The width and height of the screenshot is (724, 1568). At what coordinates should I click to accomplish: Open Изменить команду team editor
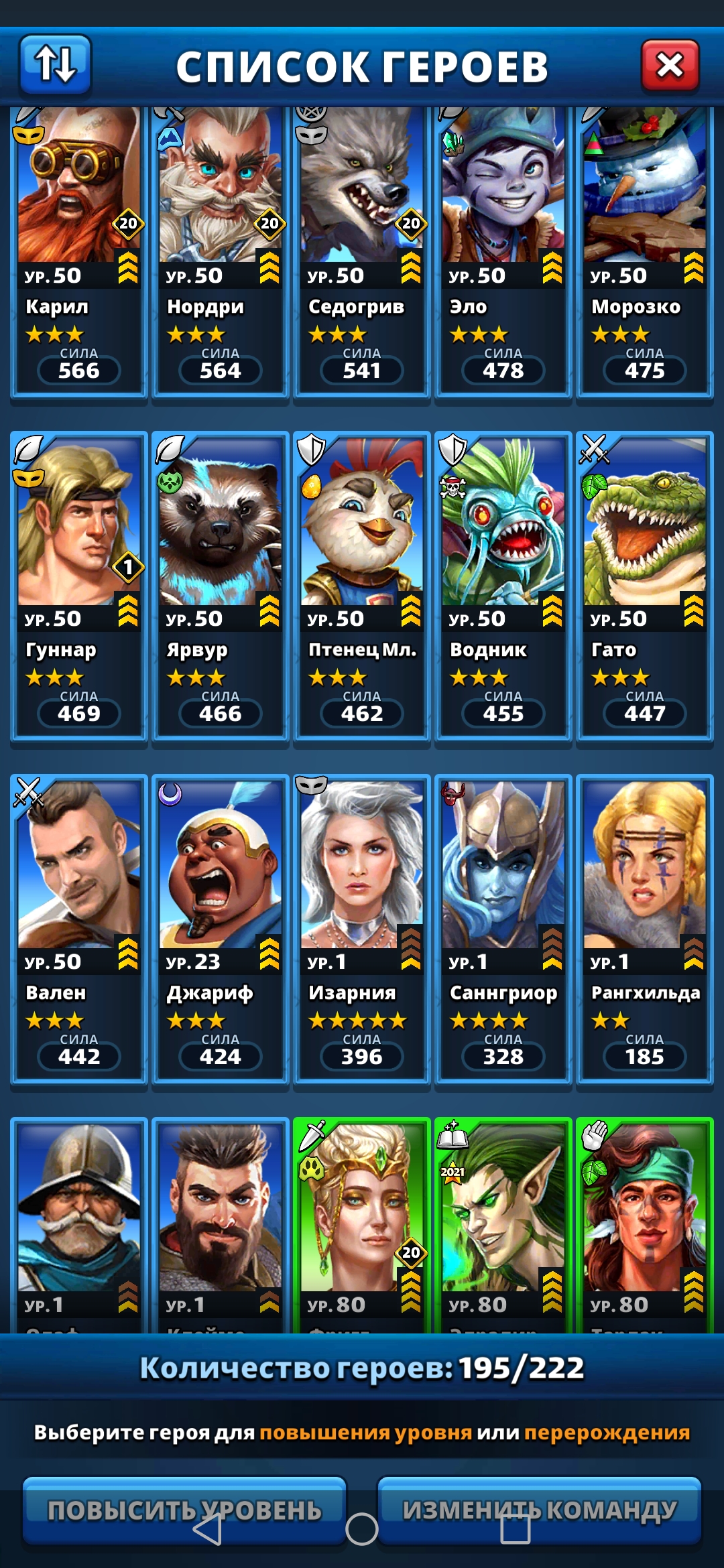point(540,1510)
